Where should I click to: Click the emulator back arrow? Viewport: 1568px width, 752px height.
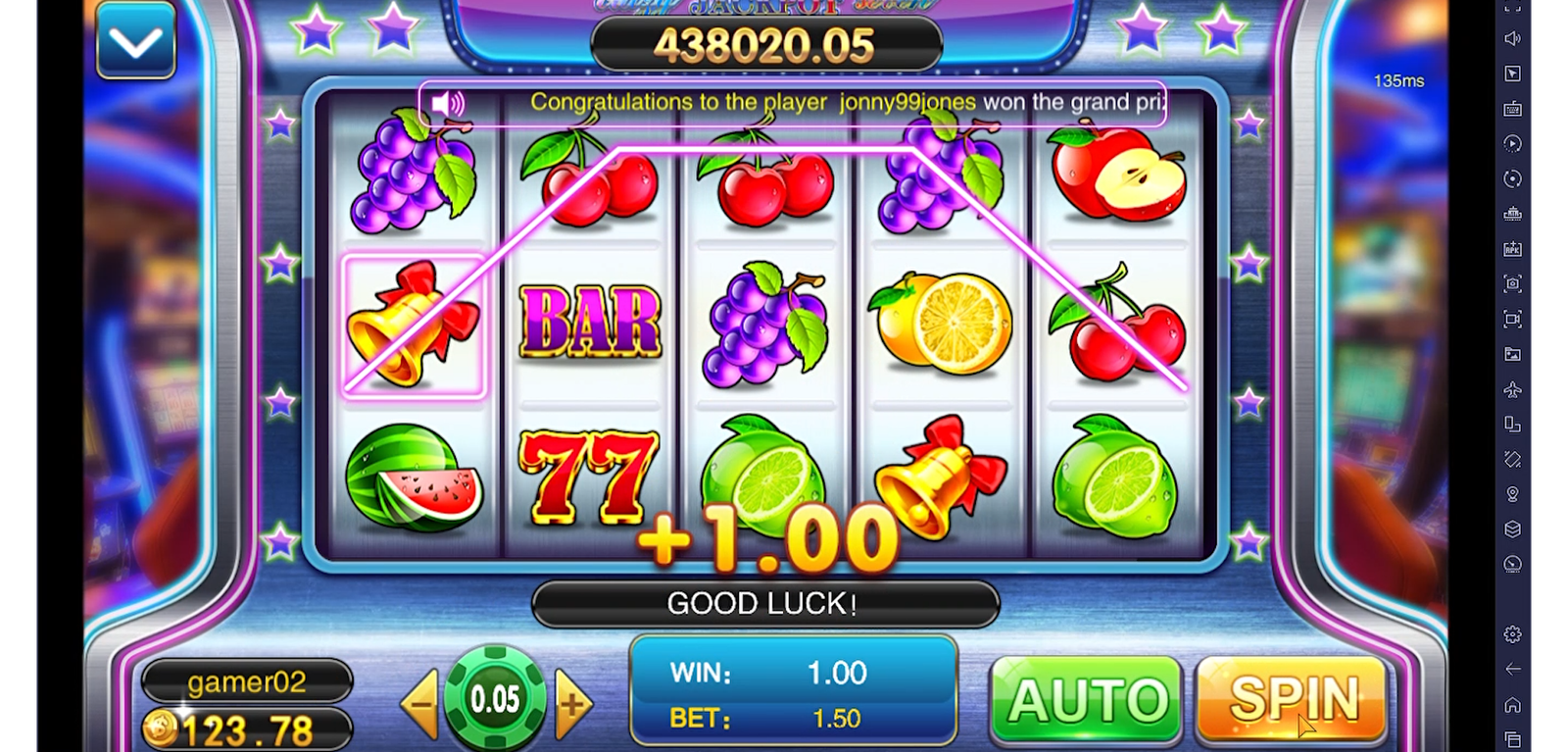tap(1512, 669)
